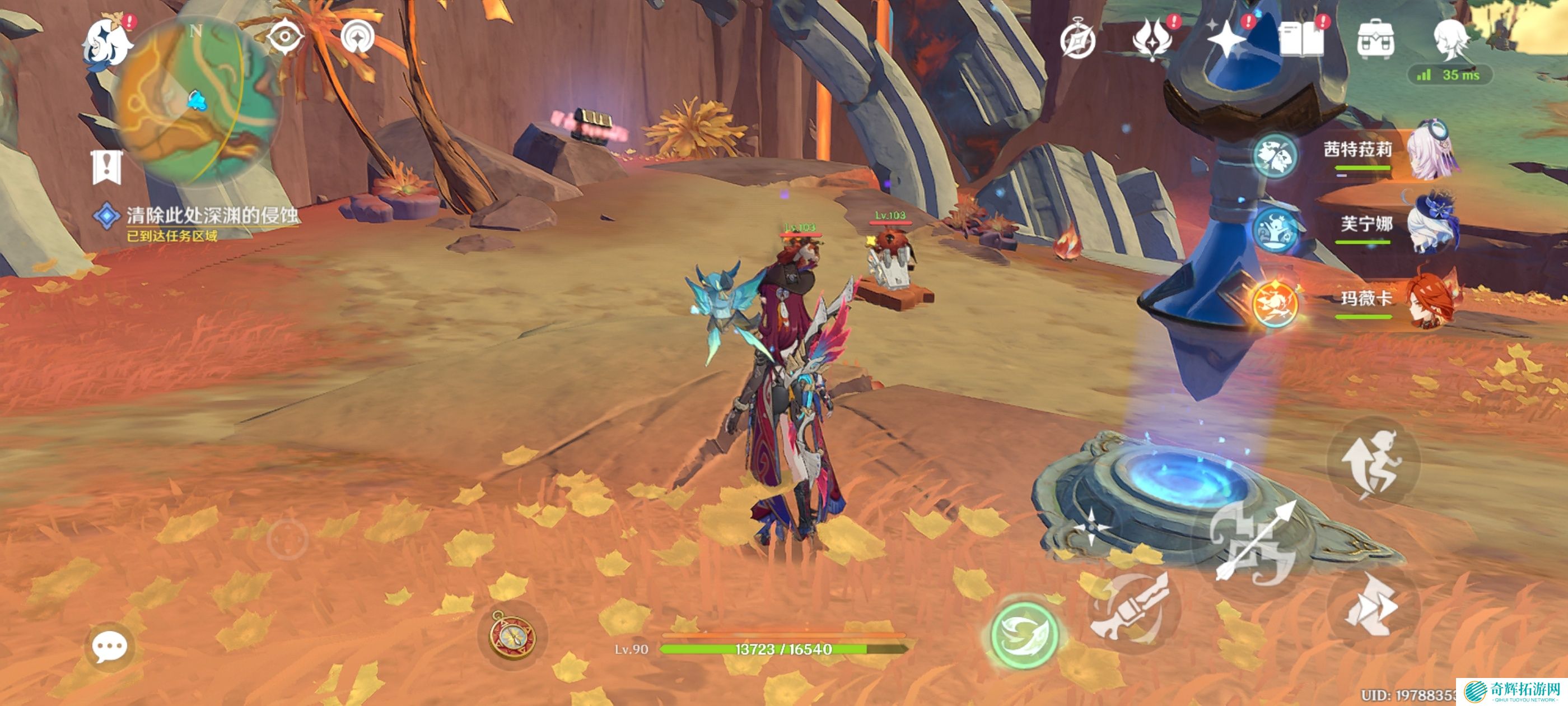
Task: Fire the bow normal attack button
Action: [1254, 542]
